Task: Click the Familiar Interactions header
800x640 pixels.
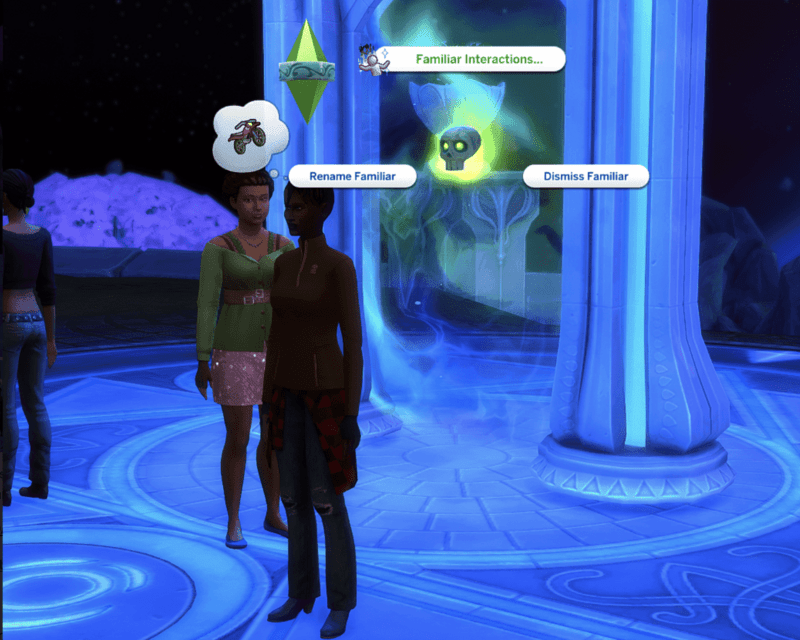Action: [478, 59]
